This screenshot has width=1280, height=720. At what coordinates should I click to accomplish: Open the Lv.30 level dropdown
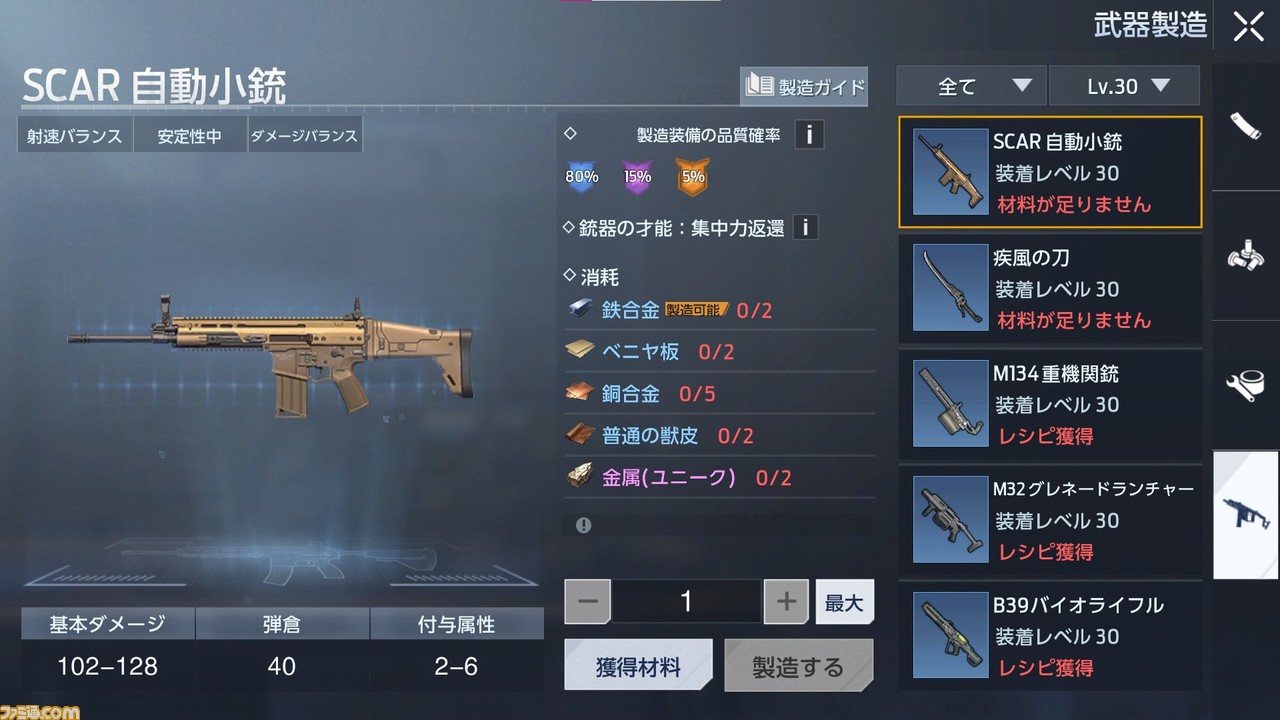point(1124,85)
